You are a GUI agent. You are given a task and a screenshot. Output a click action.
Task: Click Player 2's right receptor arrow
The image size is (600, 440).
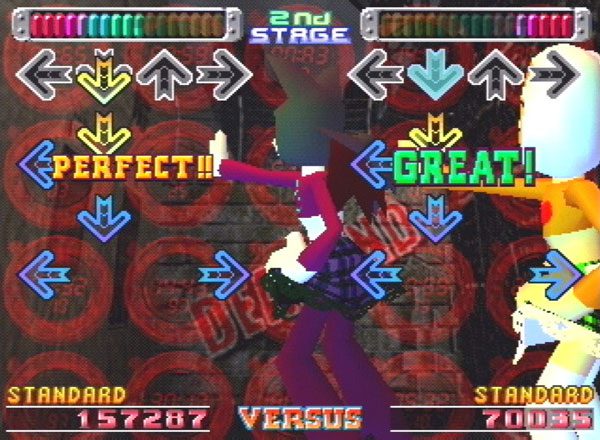tap(553, 72)
